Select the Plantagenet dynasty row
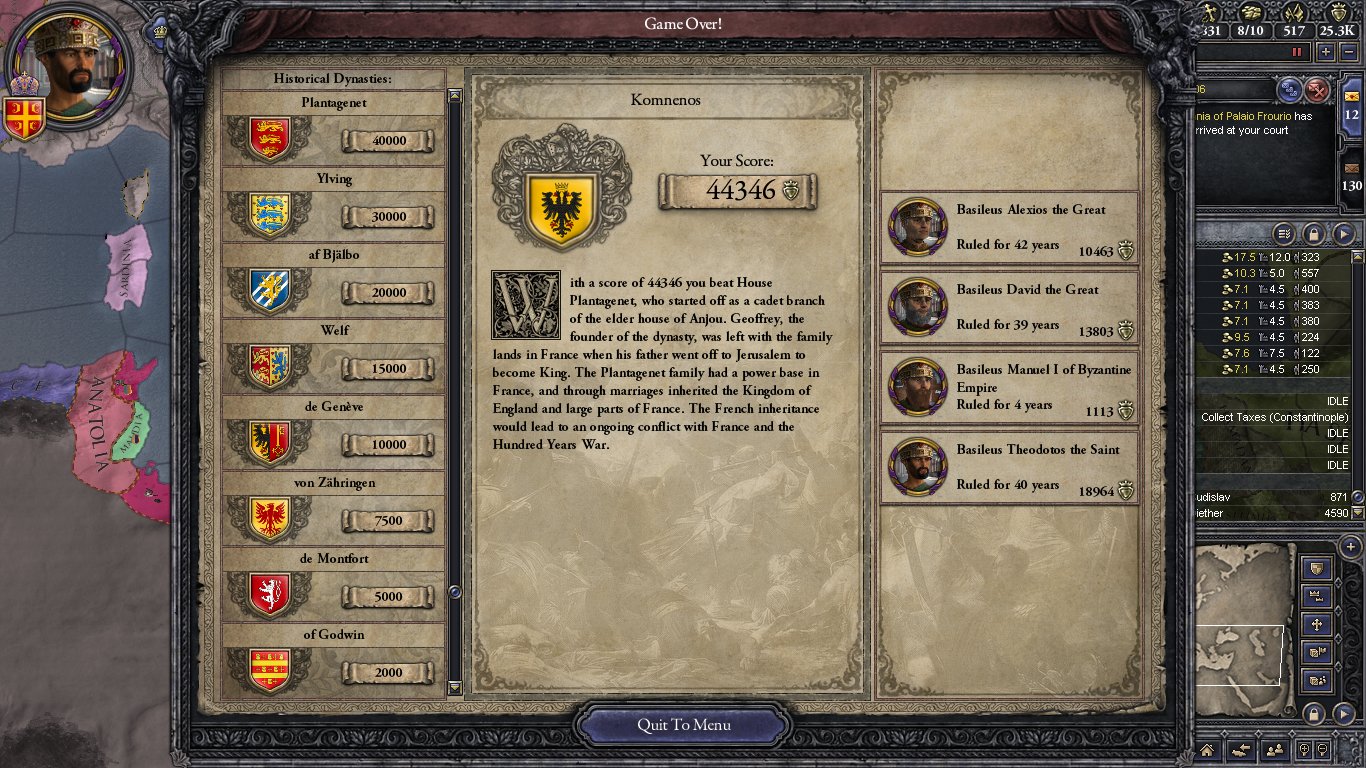Viewport: 1366px width, 768px height. click(333, 128)
